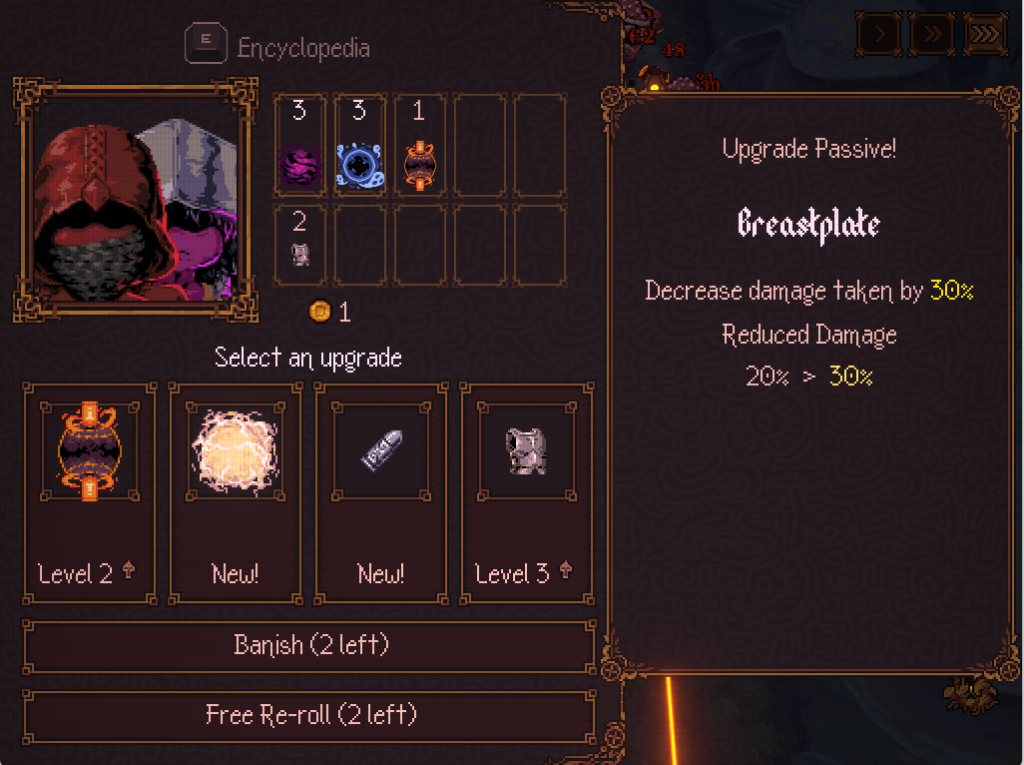Choose the Breastplate Level 3 upgrade card

526,494
